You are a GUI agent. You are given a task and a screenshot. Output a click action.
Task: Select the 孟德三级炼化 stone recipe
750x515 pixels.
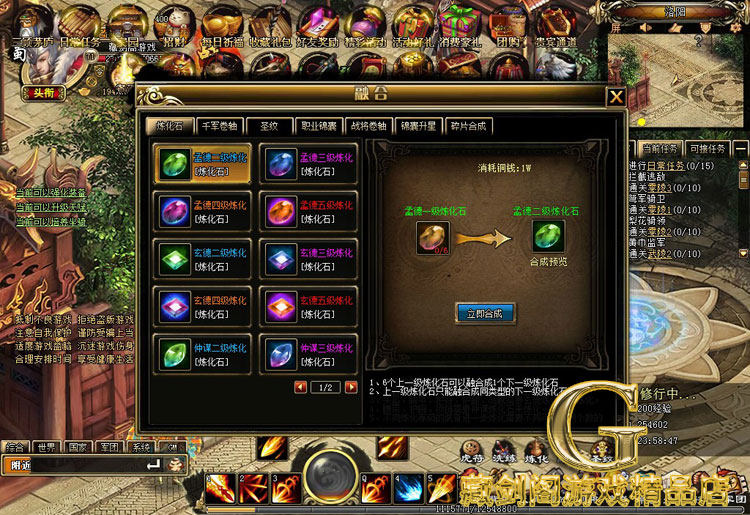click(x=307, y=163)
